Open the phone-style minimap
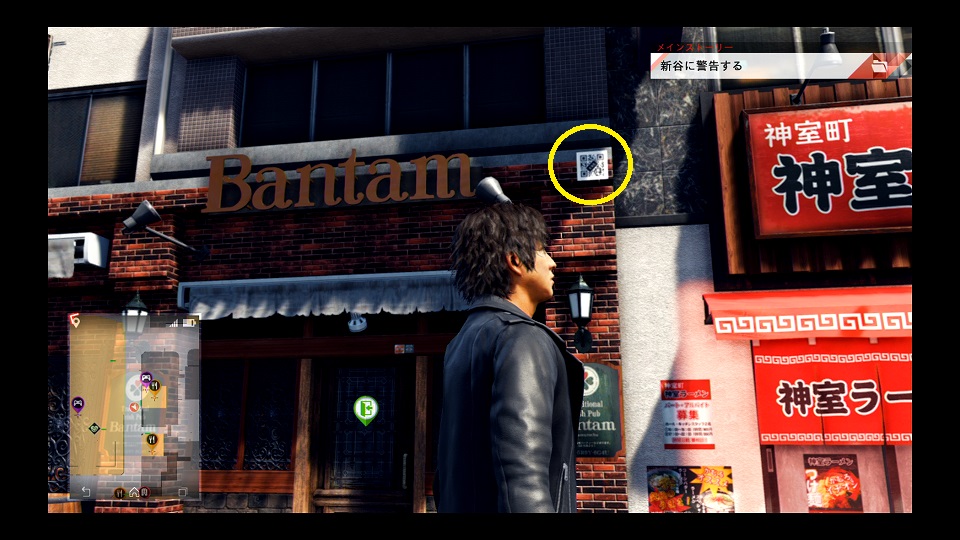Screen dimensions: 960x540 pos(134,405)
